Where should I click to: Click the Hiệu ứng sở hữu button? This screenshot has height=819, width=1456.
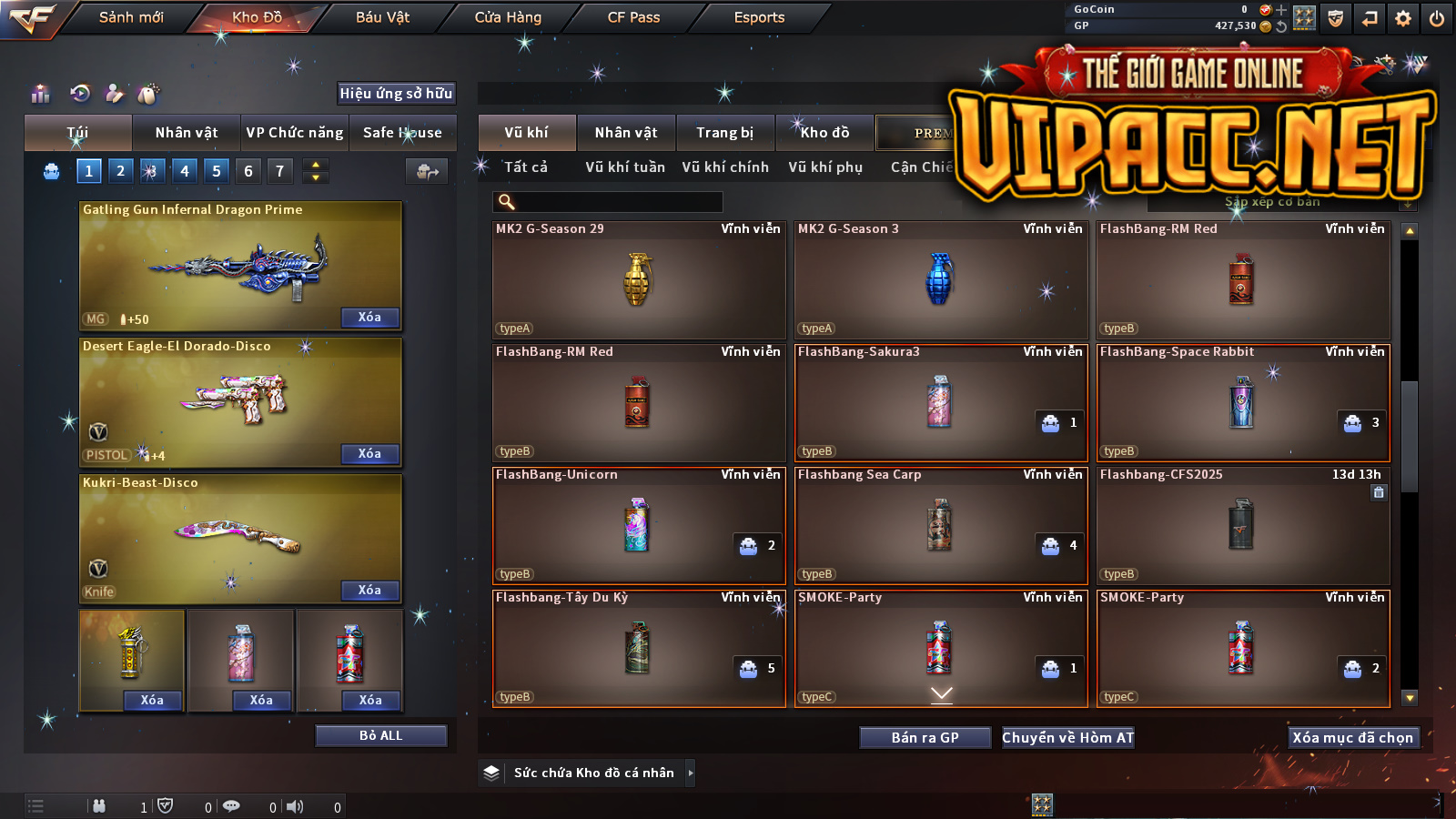[x=396, y=93]
